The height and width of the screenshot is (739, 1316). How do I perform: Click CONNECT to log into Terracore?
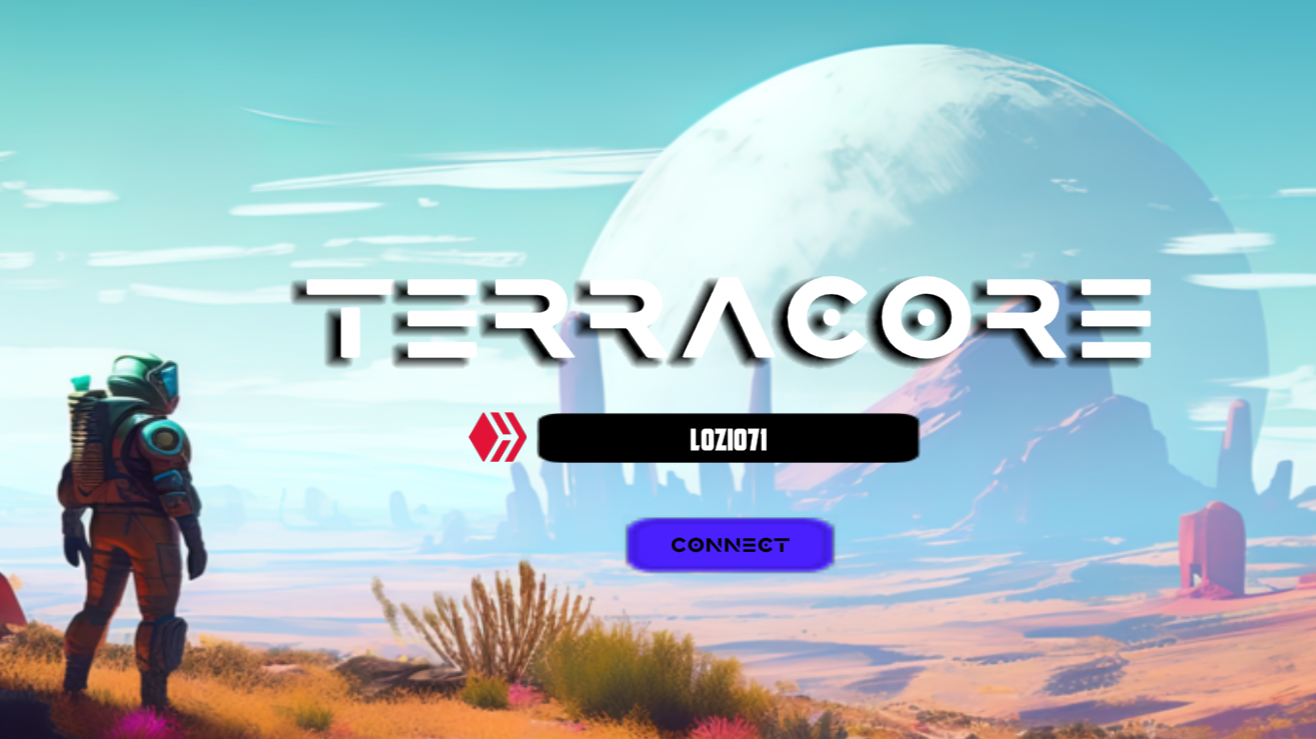click(730, 544)
